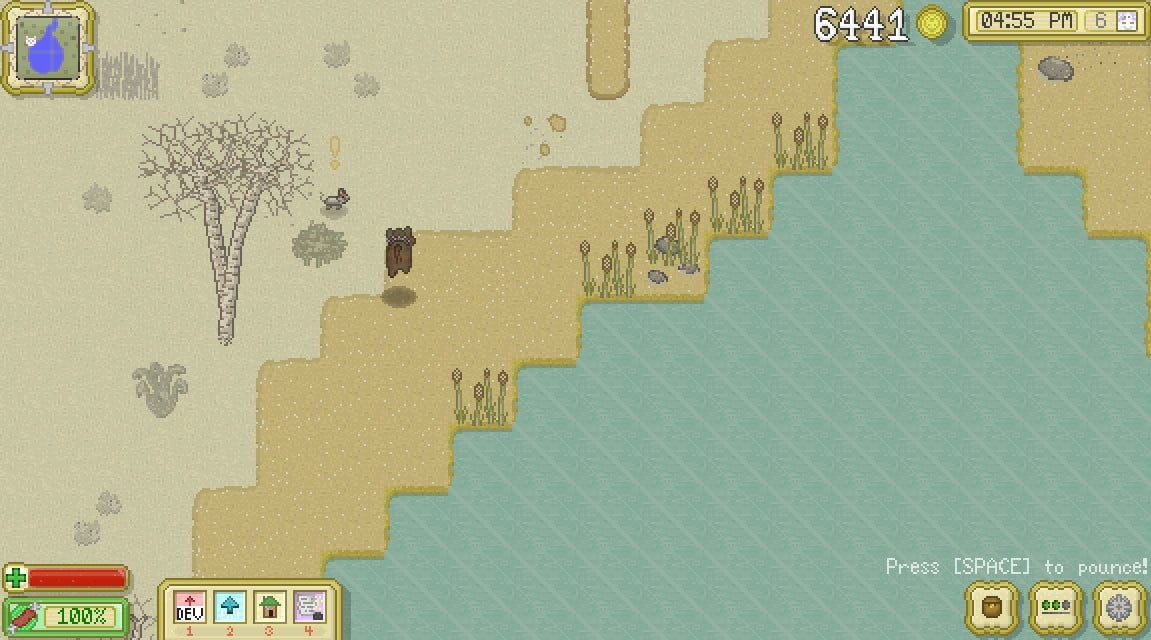Choose the green-roofed house hotbar slot
Image resolution: width=1151 pixels, height=640 pixels.
[270, 607]
